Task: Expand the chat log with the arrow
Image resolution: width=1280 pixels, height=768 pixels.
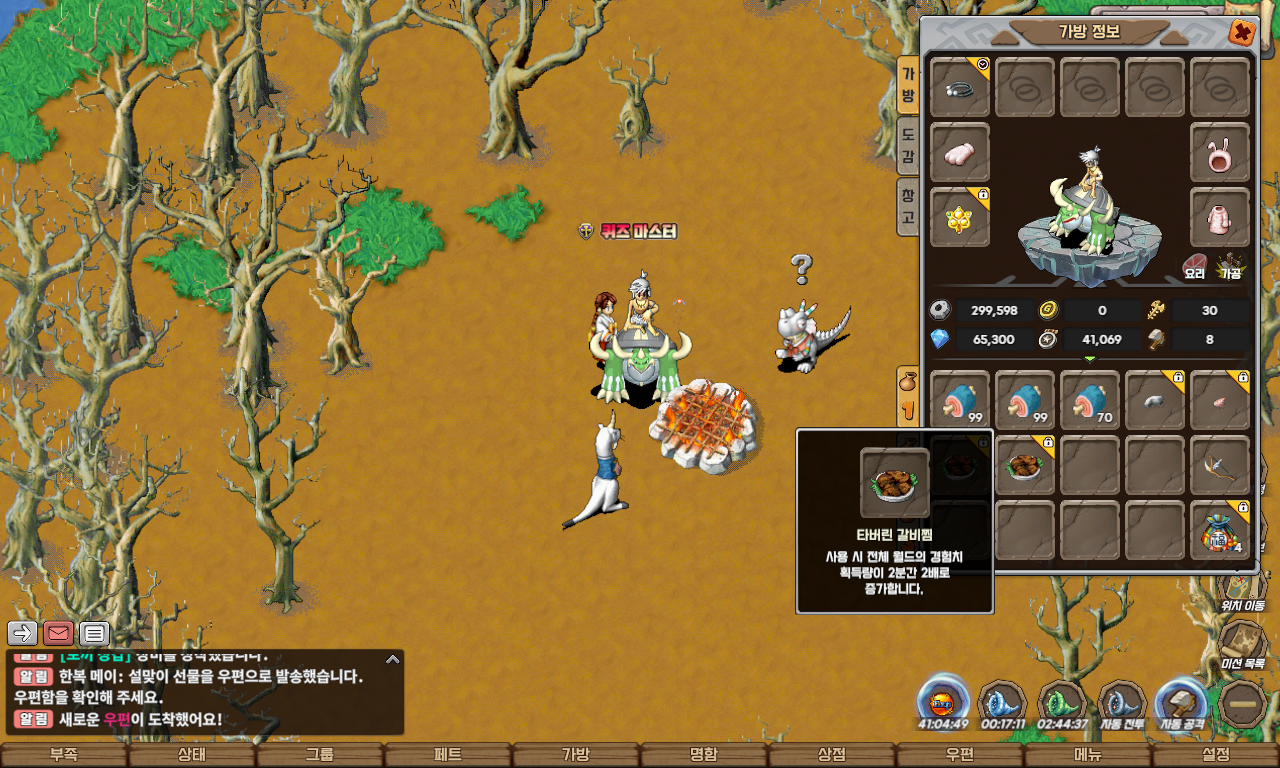Action: click(x=393, y=659)
